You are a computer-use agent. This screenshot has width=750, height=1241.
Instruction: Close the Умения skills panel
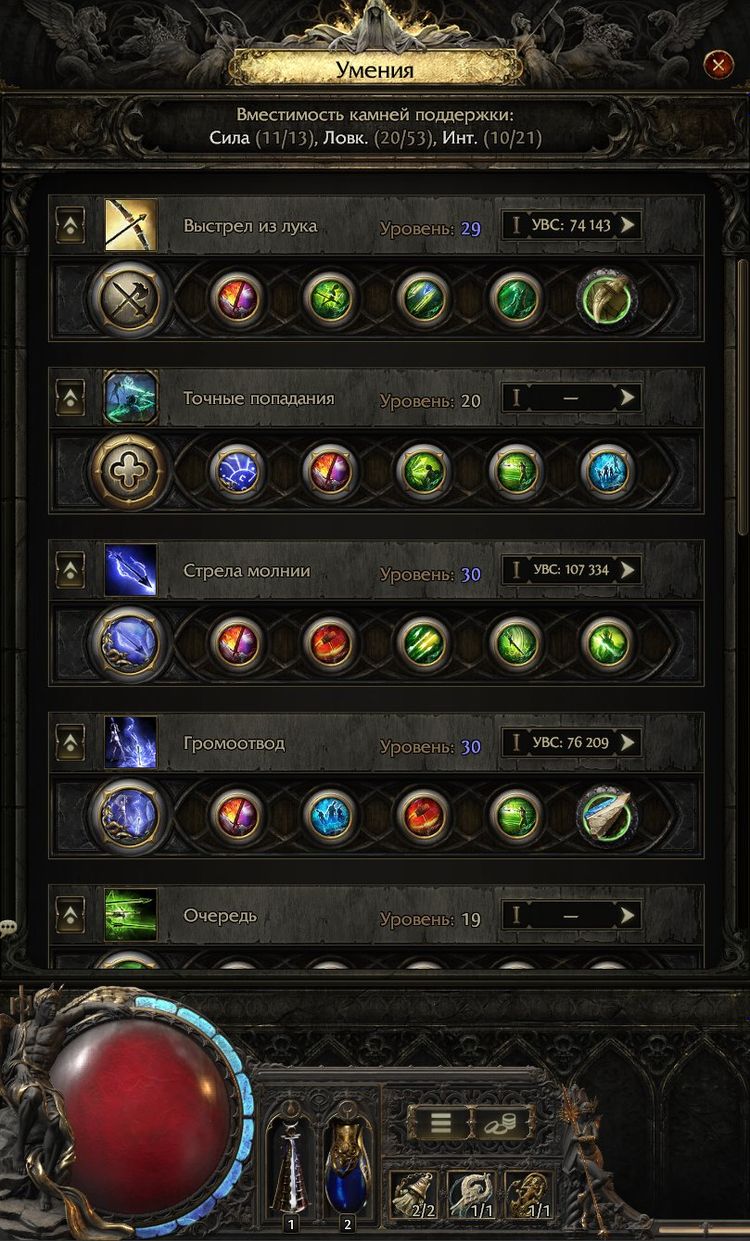tap(718, 66)
